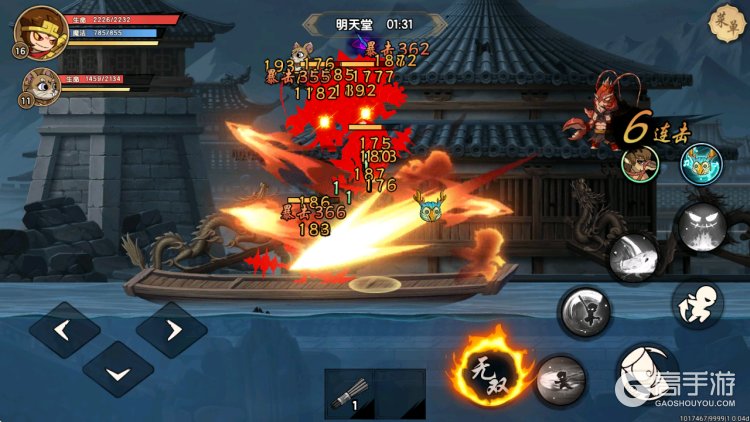Viewport: 750px width, 422px height.
Task: Tap the left arrow movement button
Action: pyautogui.click(x=62, y=330)
